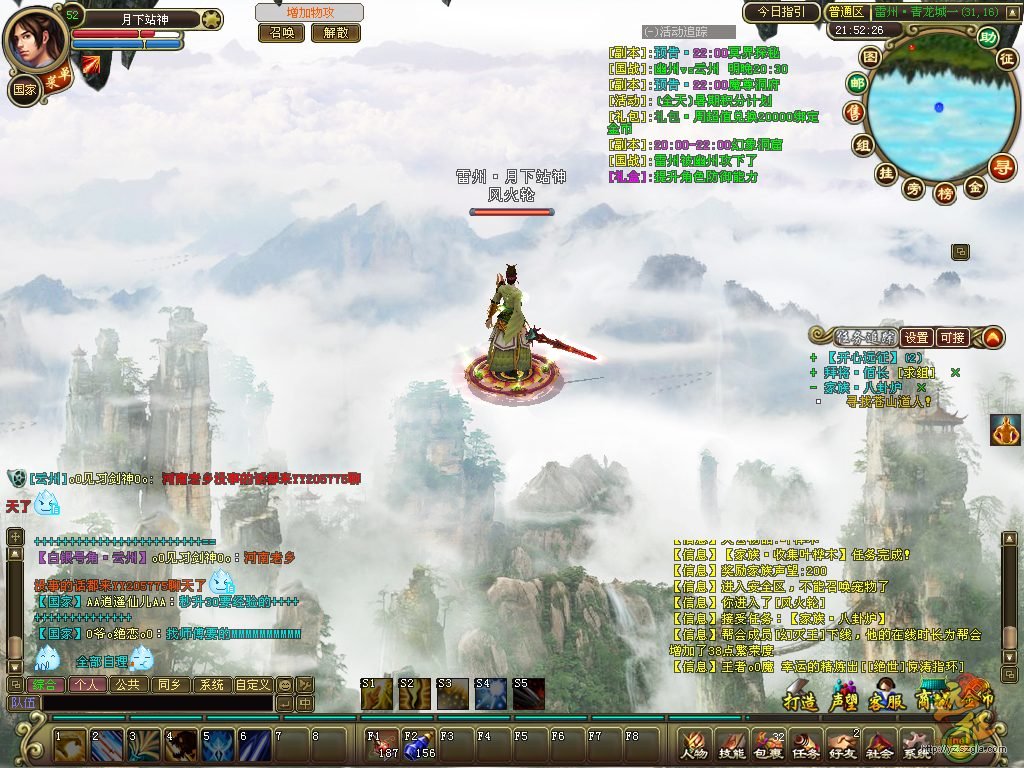
Task: Open the 打造 crafting menu
Action: click(x=801, y=699)
